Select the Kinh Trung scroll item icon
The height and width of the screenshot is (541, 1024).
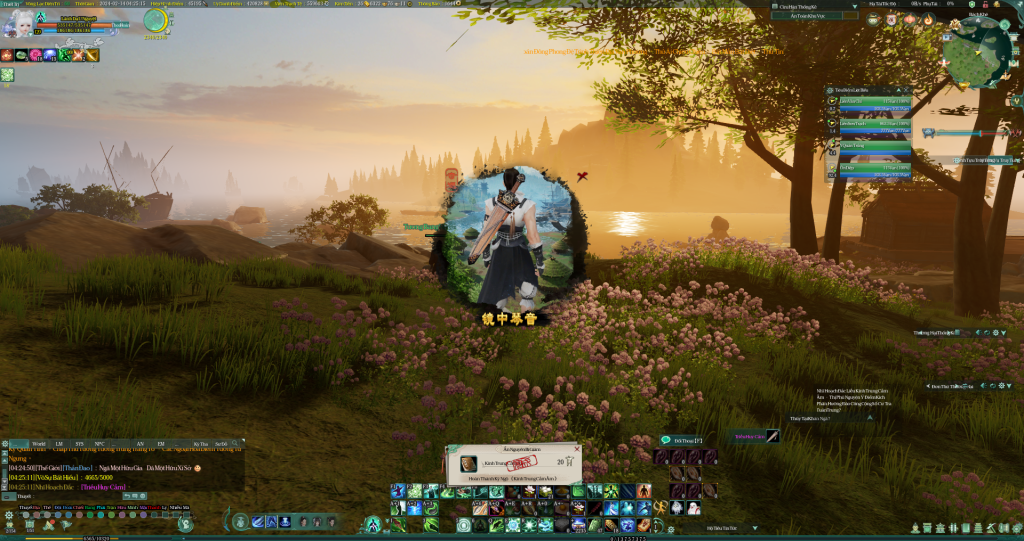pyautogui.click(x=469, y=463)
